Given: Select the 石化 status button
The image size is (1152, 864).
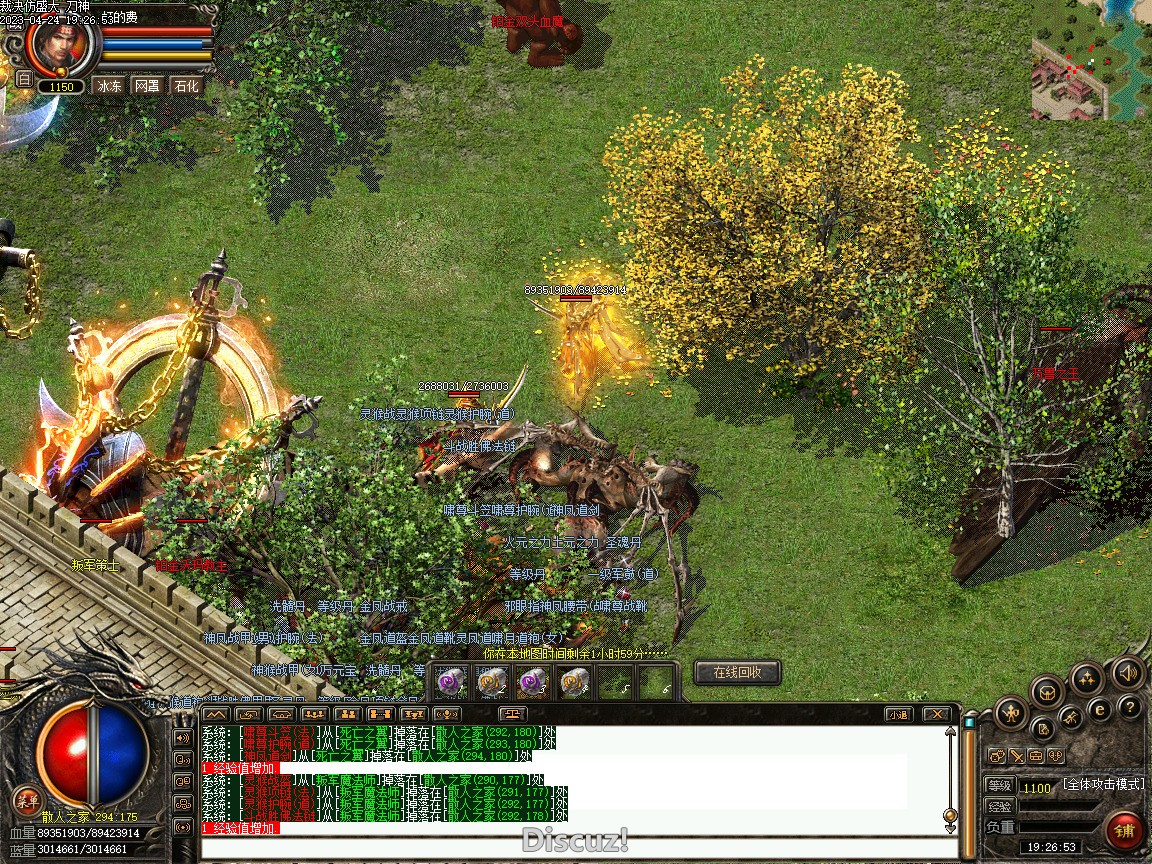Looking at the screenshot, I should [x=186, y=86].
